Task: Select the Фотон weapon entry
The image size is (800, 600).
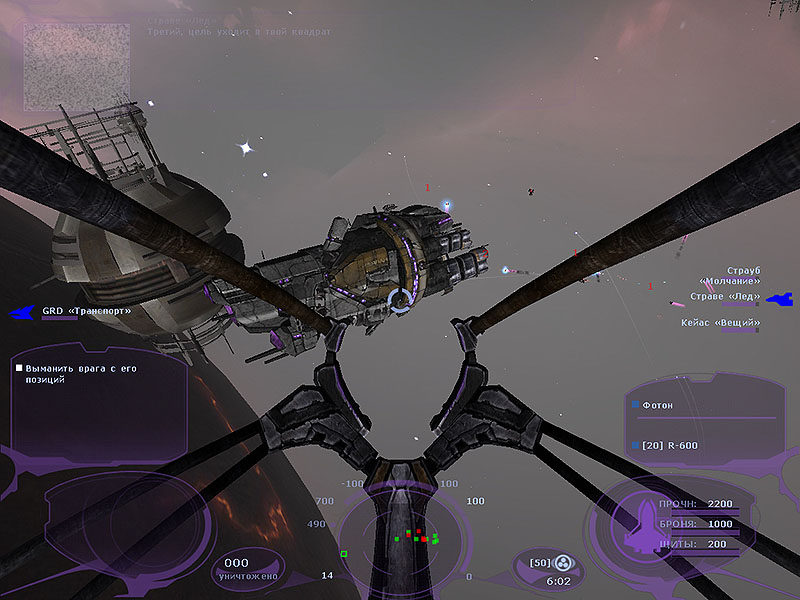Action: coord(657,405)
